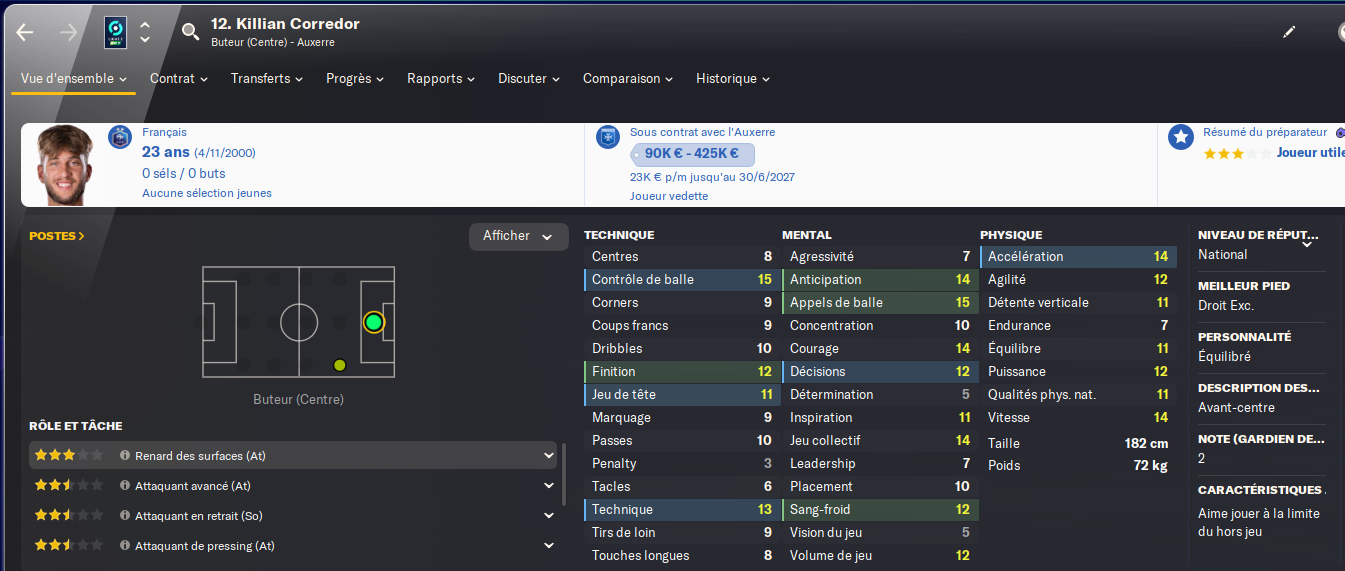The height and width of the screenshot is (571, 1345).
Task: Open the search magnifying glass
Action: [190, 32]
